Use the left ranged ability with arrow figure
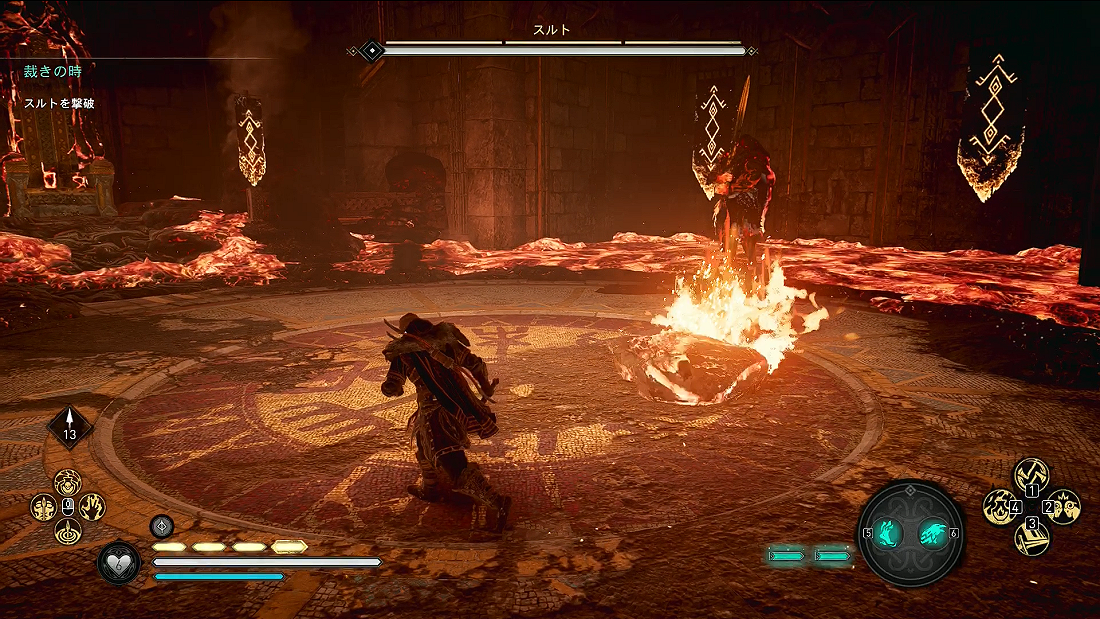Screen dimensions: 1100x619 pyautogui.click(x=43, y=507)
